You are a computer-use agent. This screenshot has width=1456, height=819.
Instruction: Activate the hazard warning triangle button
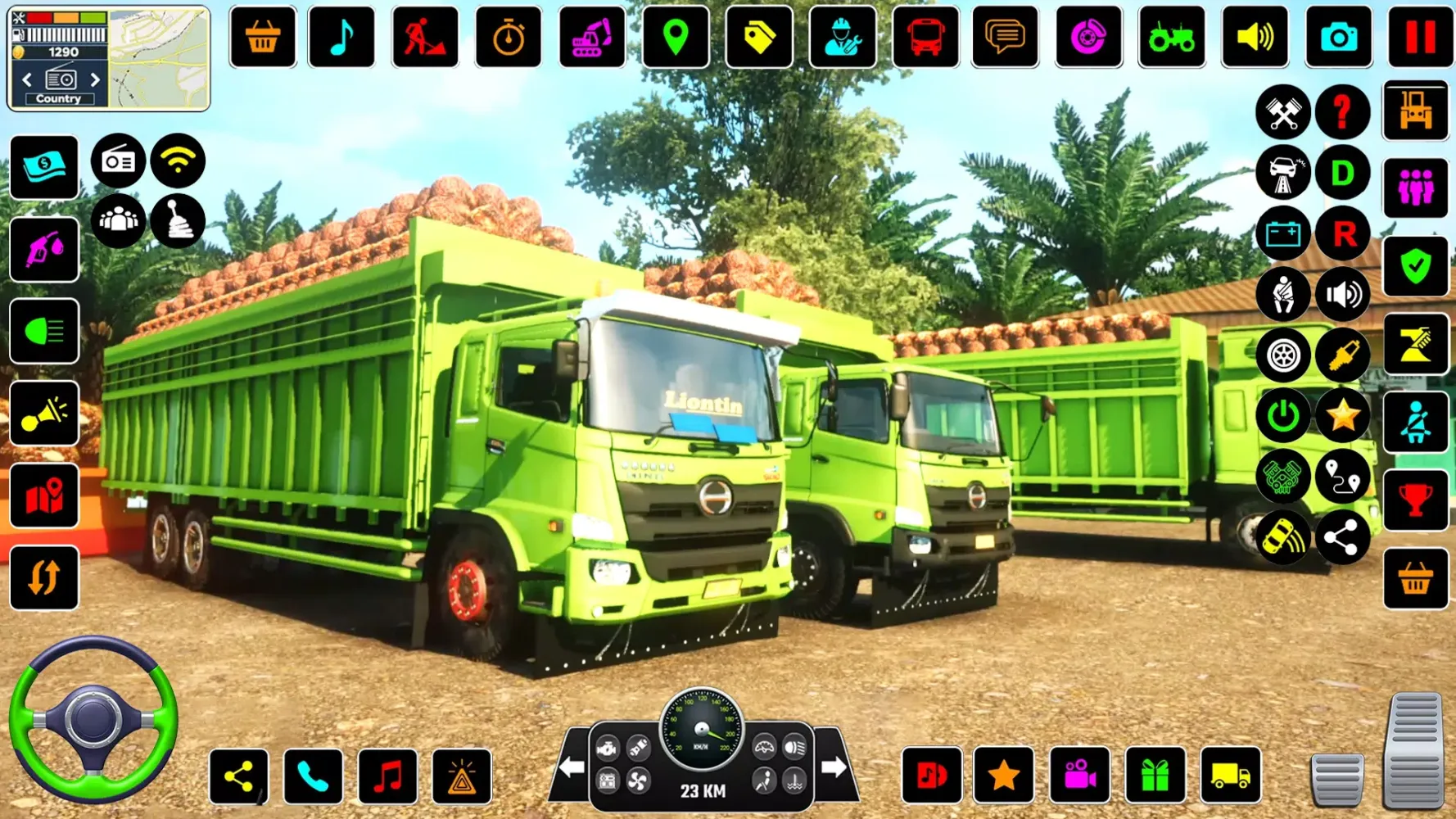[462, 776]
